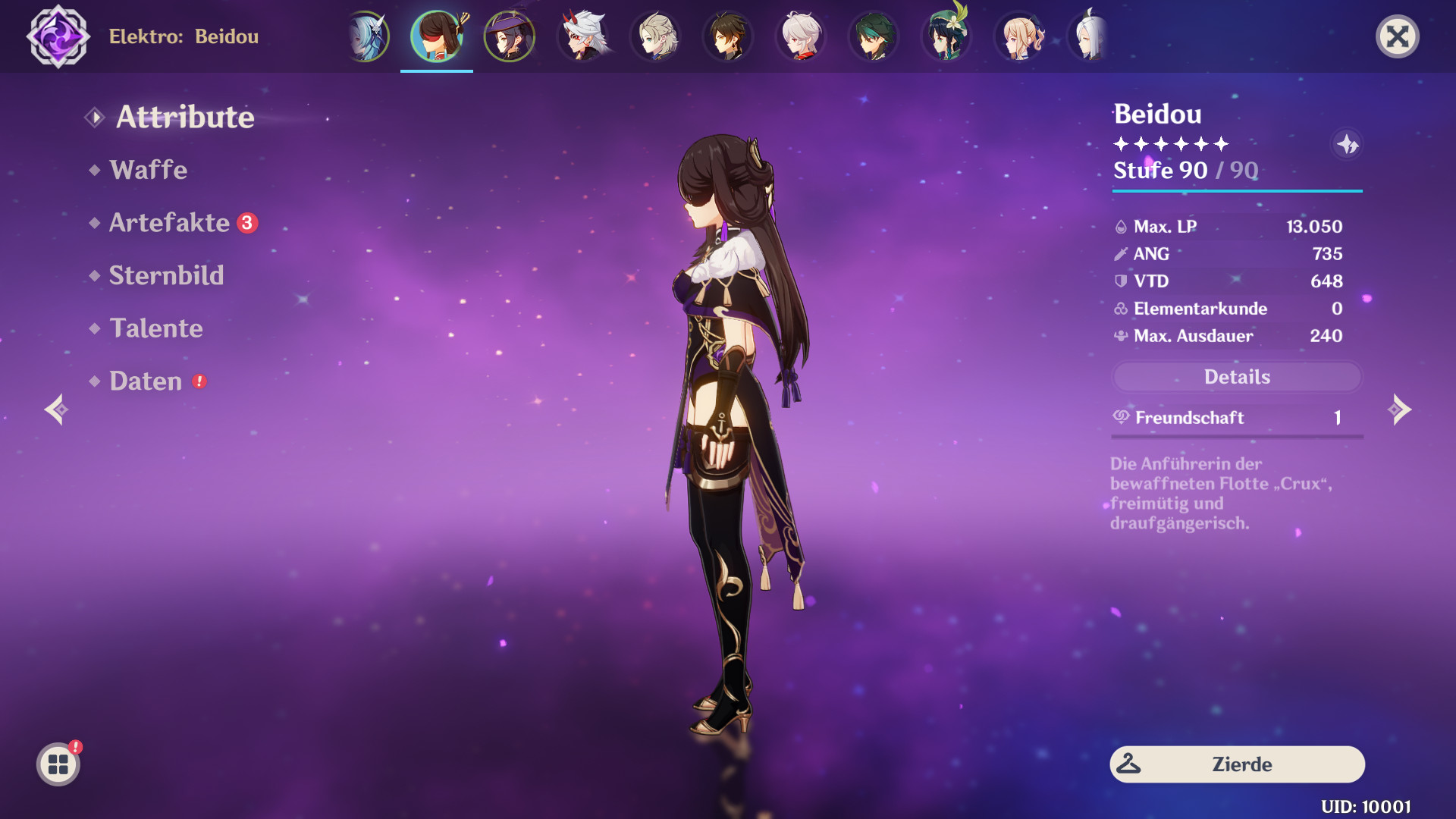This screenshot has height=819, width=1456.
Task: Switch to the Sternbild tab
Action: 167,275
